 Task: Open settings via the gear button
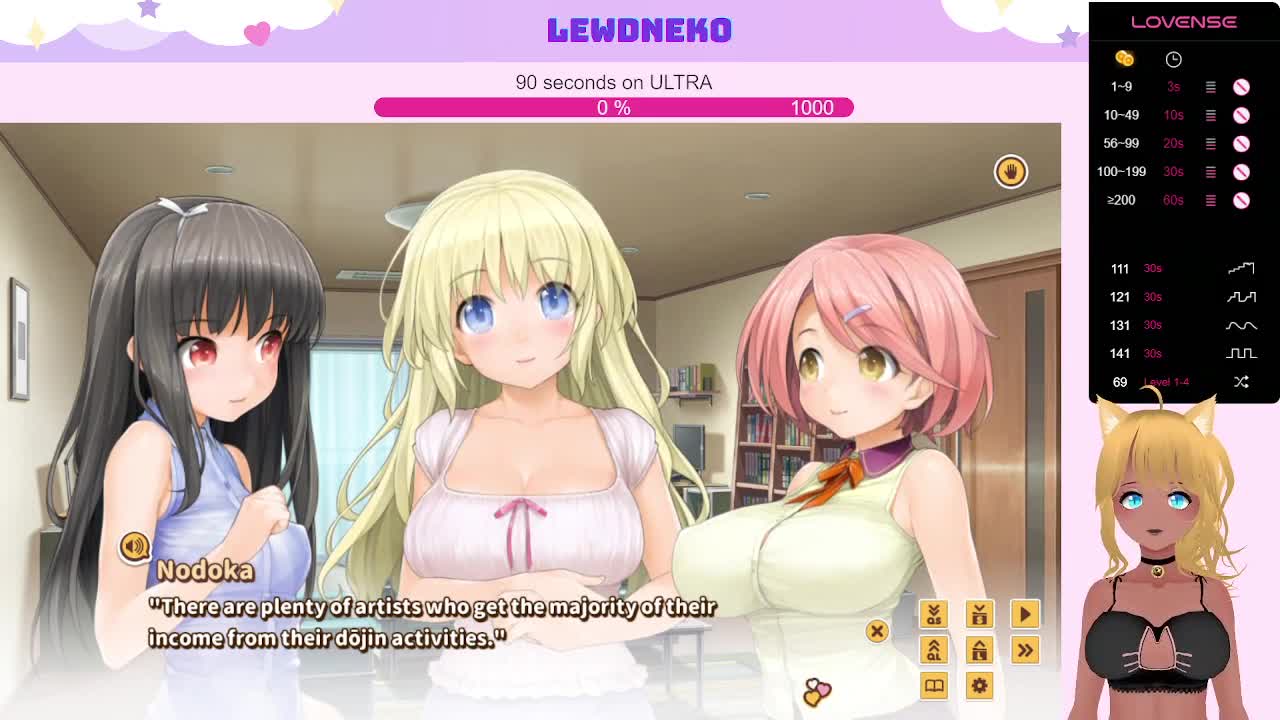(979, 686)
